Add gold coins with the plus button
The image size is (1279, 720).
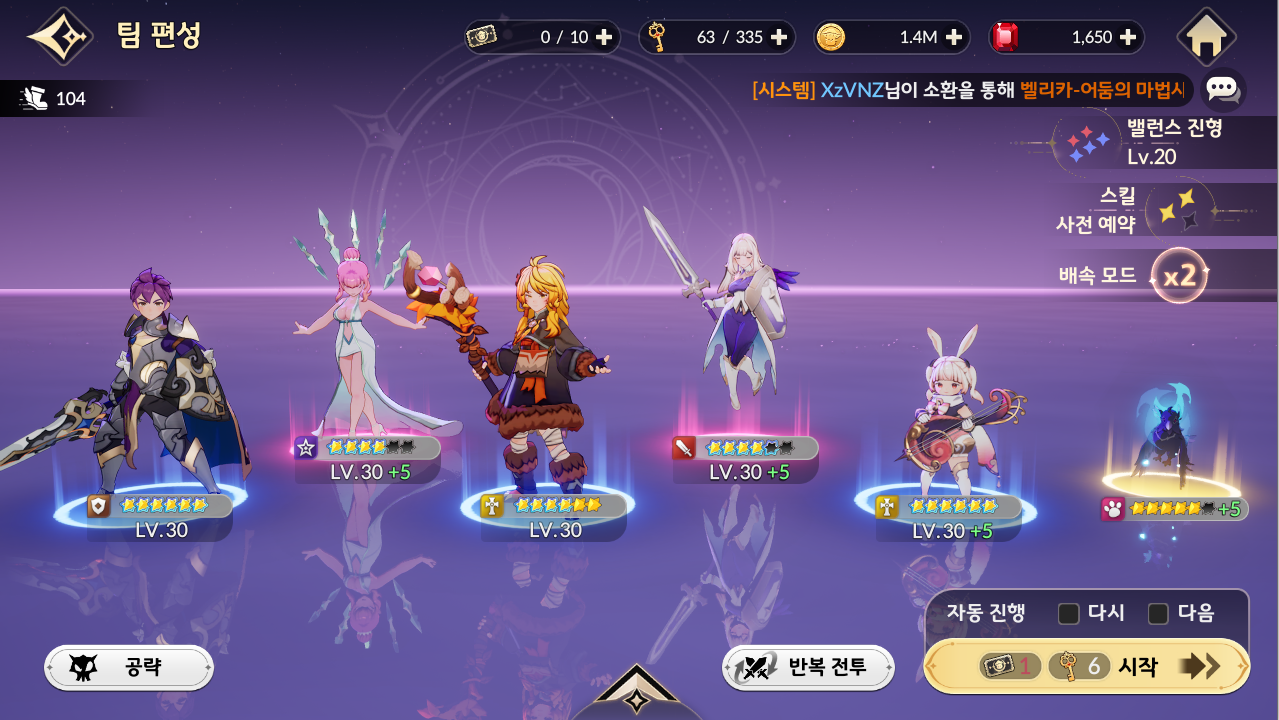[953, 37]
